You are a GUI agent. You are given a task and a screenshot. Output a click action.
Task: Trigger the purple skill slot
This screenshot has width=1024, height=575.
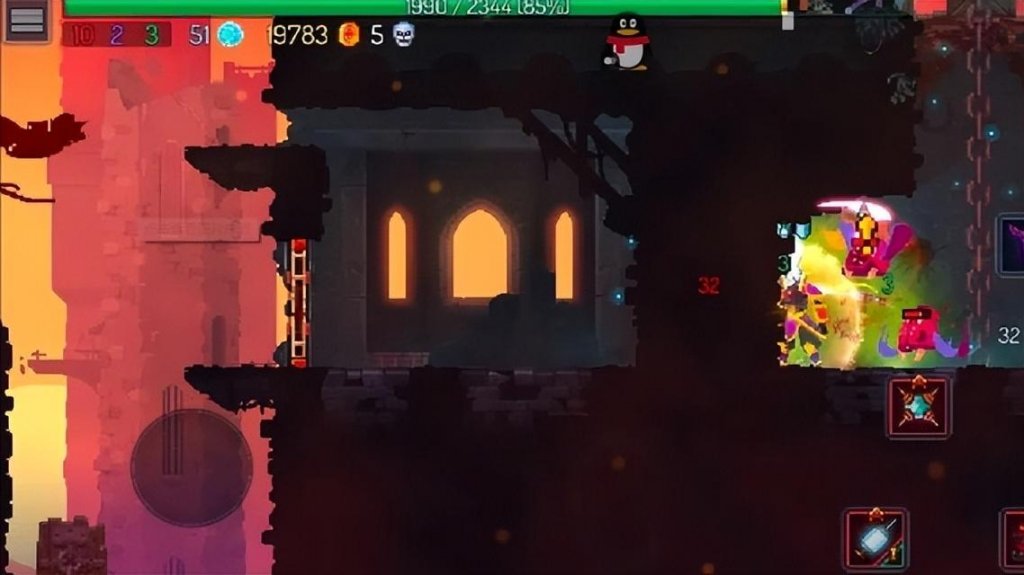1010,245
